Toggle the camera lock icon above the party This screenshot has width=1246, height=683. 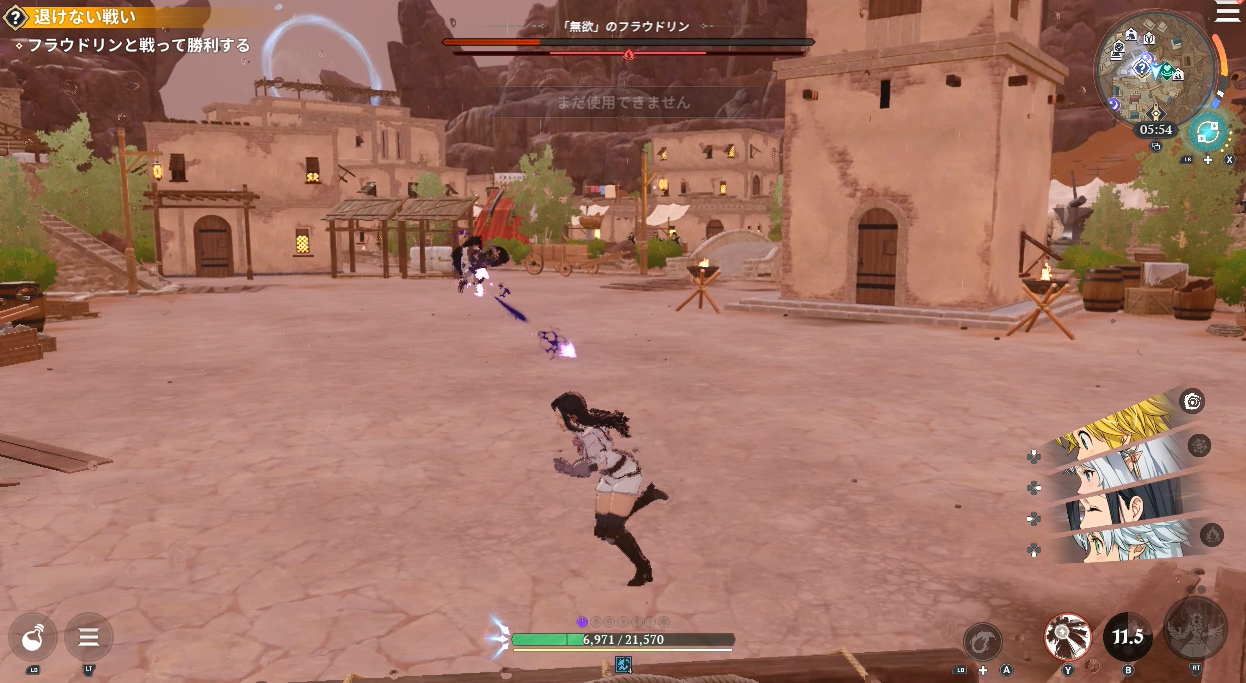point(1191,402)
